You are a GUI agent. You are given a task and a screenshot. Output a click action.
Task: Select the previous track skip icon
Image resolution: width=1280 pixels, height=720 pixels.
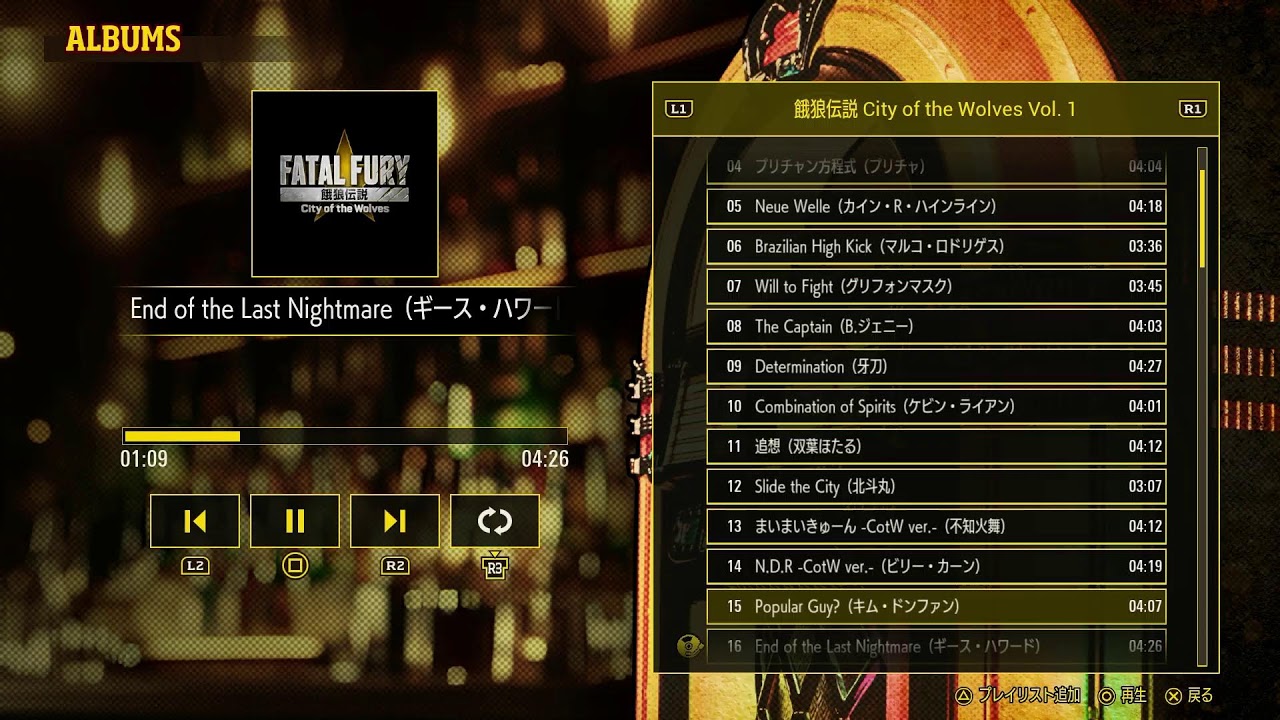194,520
